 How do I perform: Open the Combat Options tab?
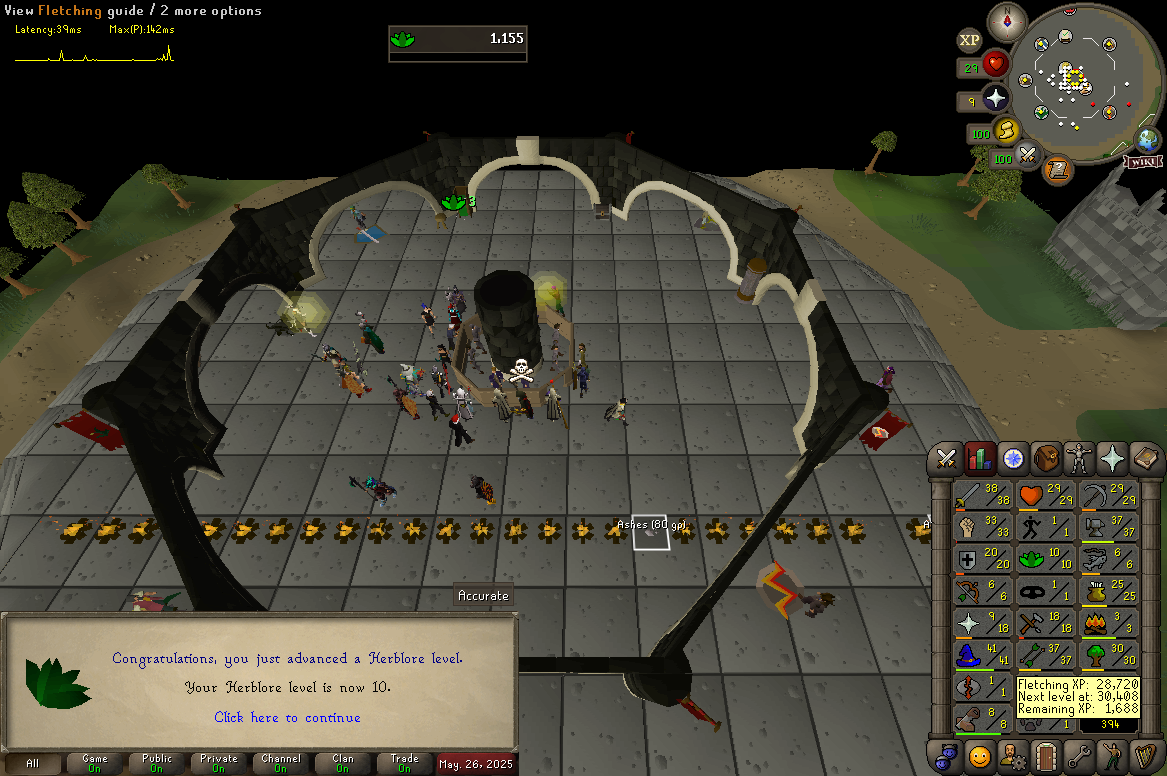coord(946,459)
